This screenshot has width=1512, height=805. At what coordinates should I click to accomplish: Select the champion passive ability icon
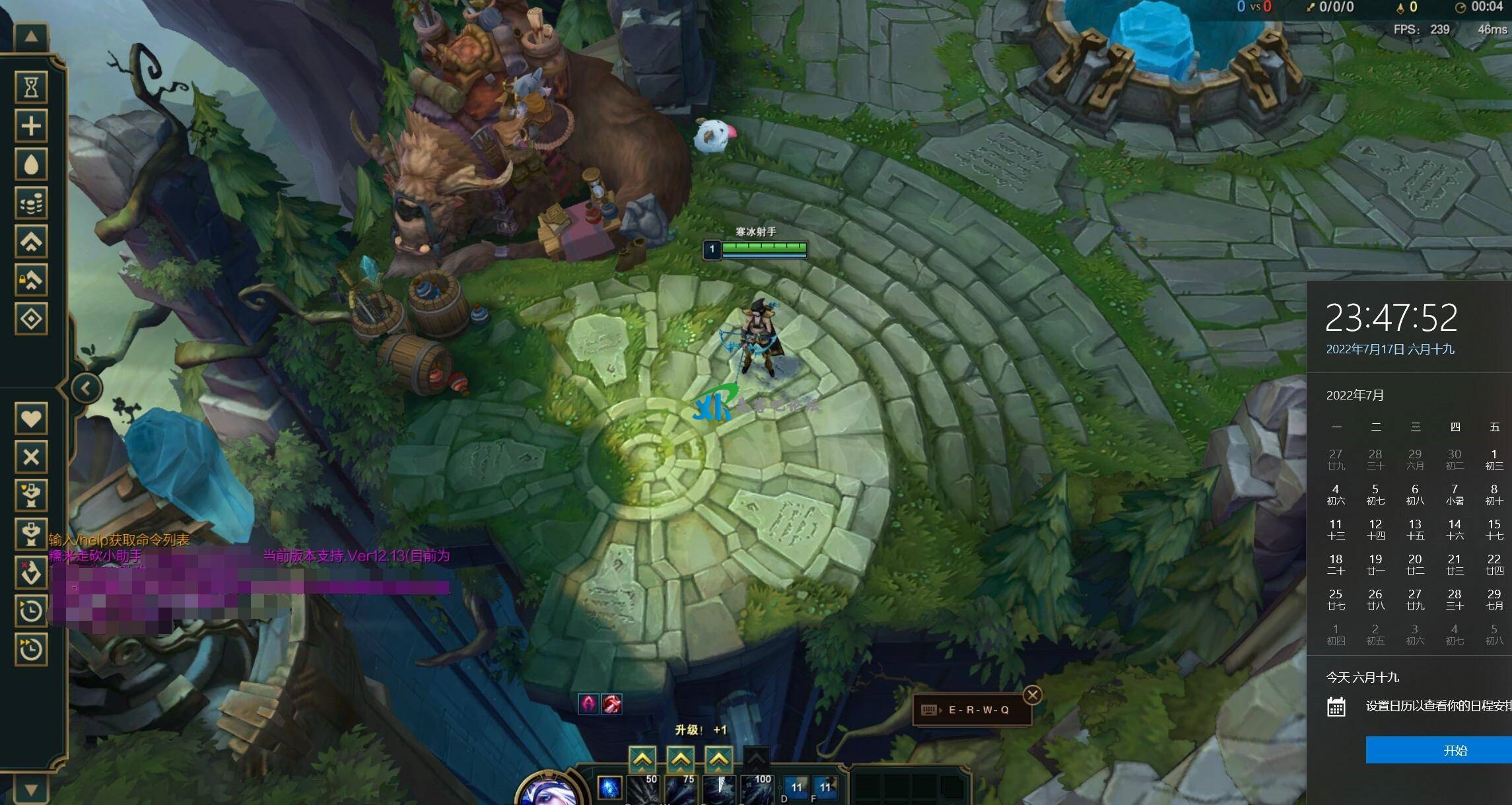[609, 787]
